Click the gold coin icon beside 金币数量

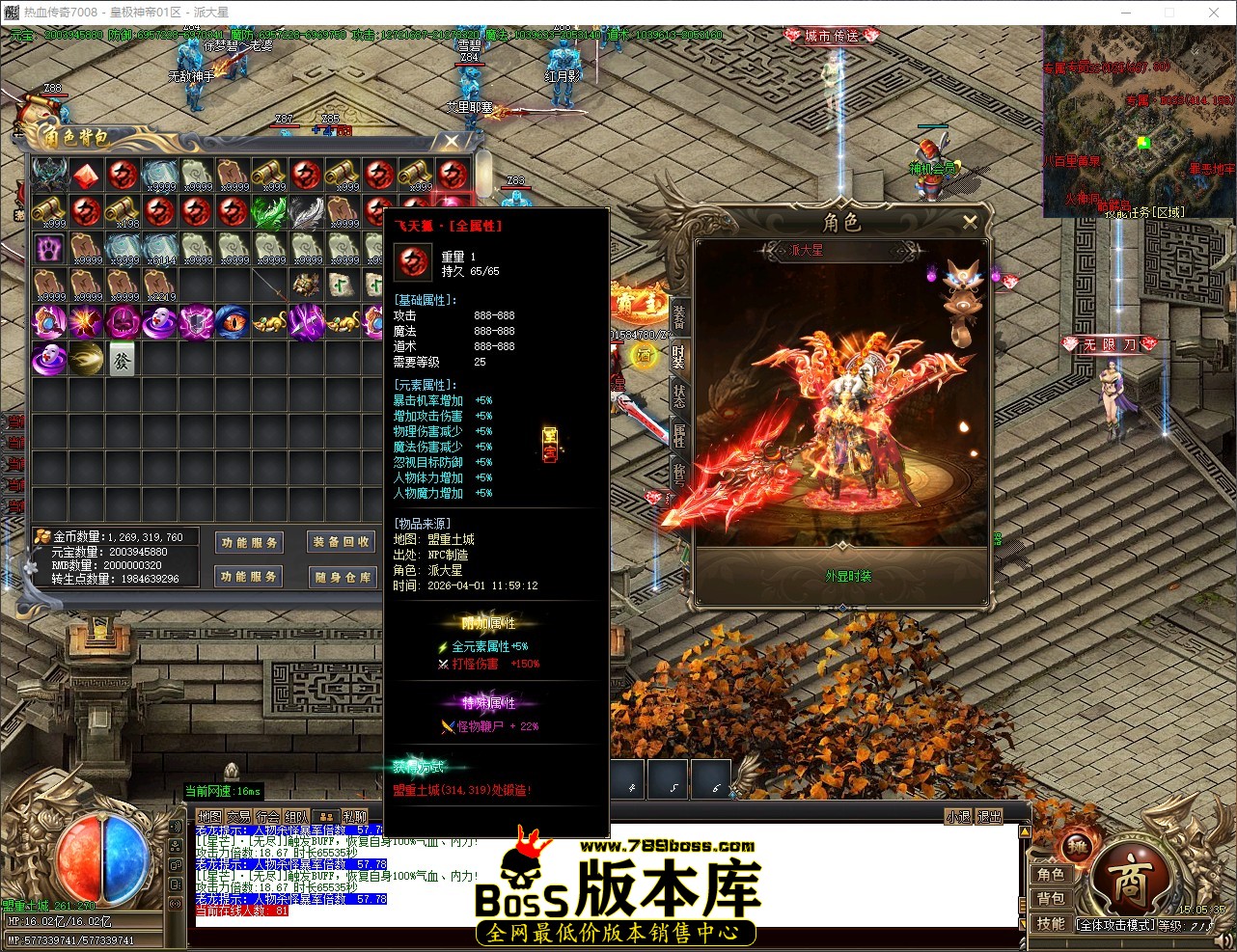point(41,535)
